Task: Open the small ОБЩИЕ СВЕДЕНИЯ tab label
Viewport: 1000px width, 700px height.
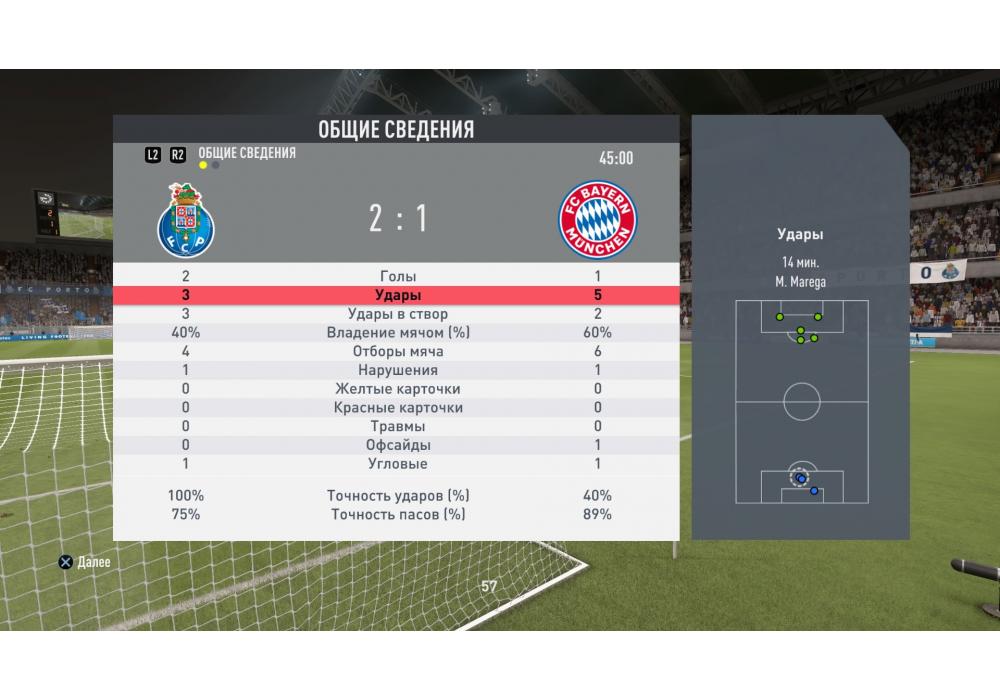Action: (247, 153)
